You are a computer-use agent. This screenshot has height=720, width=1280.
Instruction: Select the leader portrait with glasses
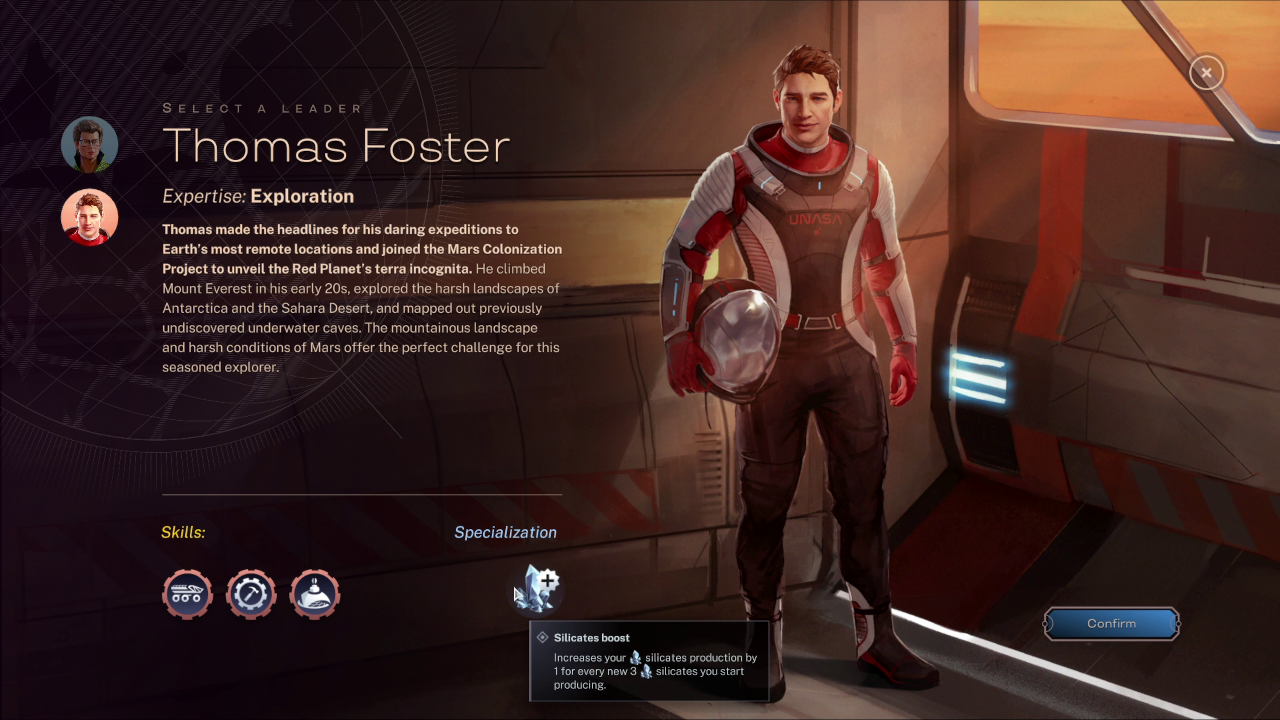click(89, 145)
